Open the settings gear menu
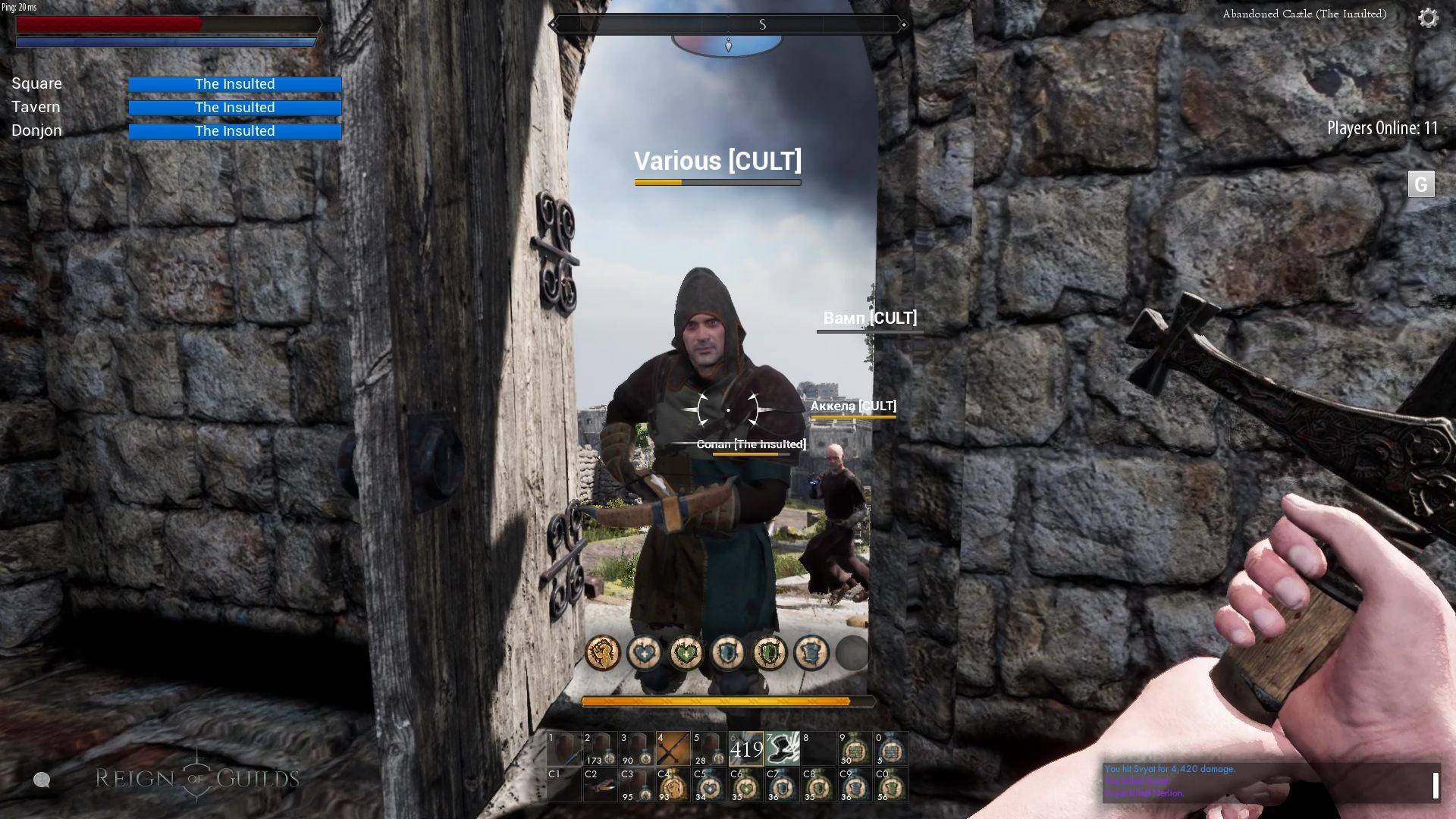The width and height of the screenshot is (1456, 819). (1429, 17)
